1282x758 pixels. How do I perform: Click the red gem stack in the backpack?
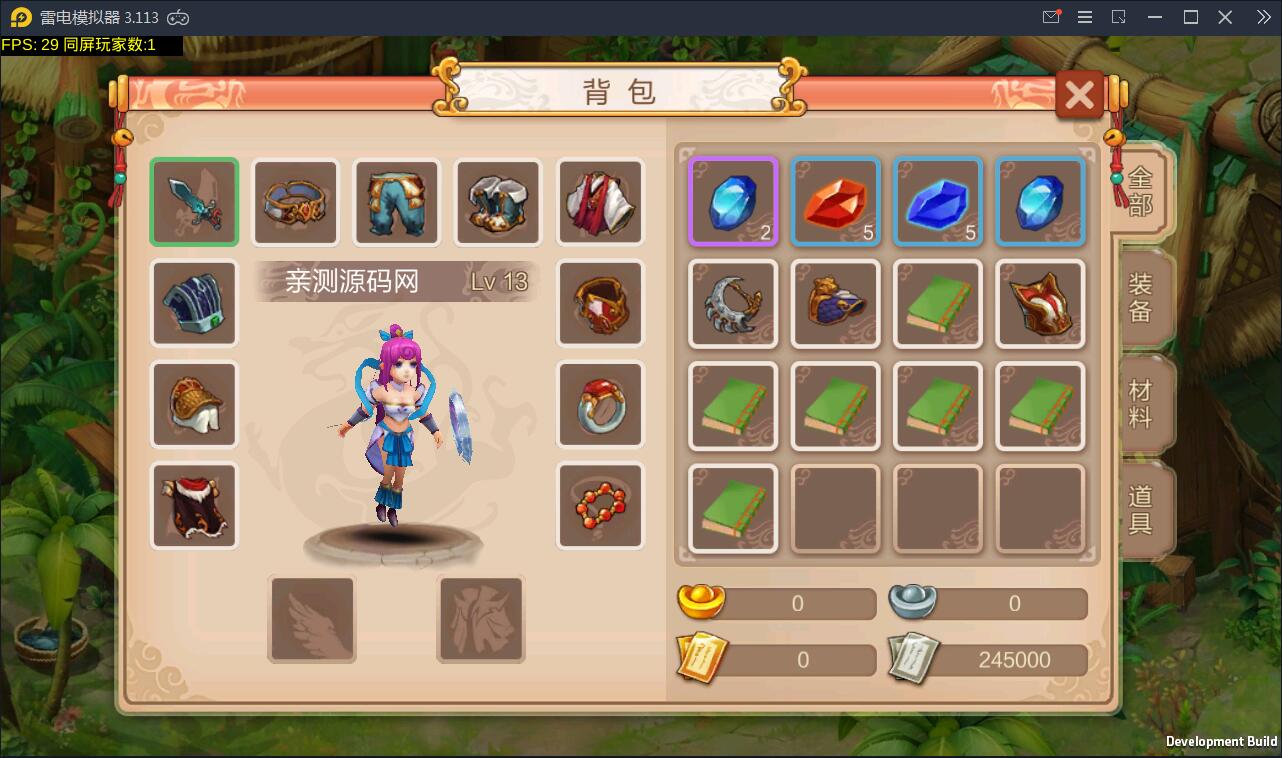[835, 200]
